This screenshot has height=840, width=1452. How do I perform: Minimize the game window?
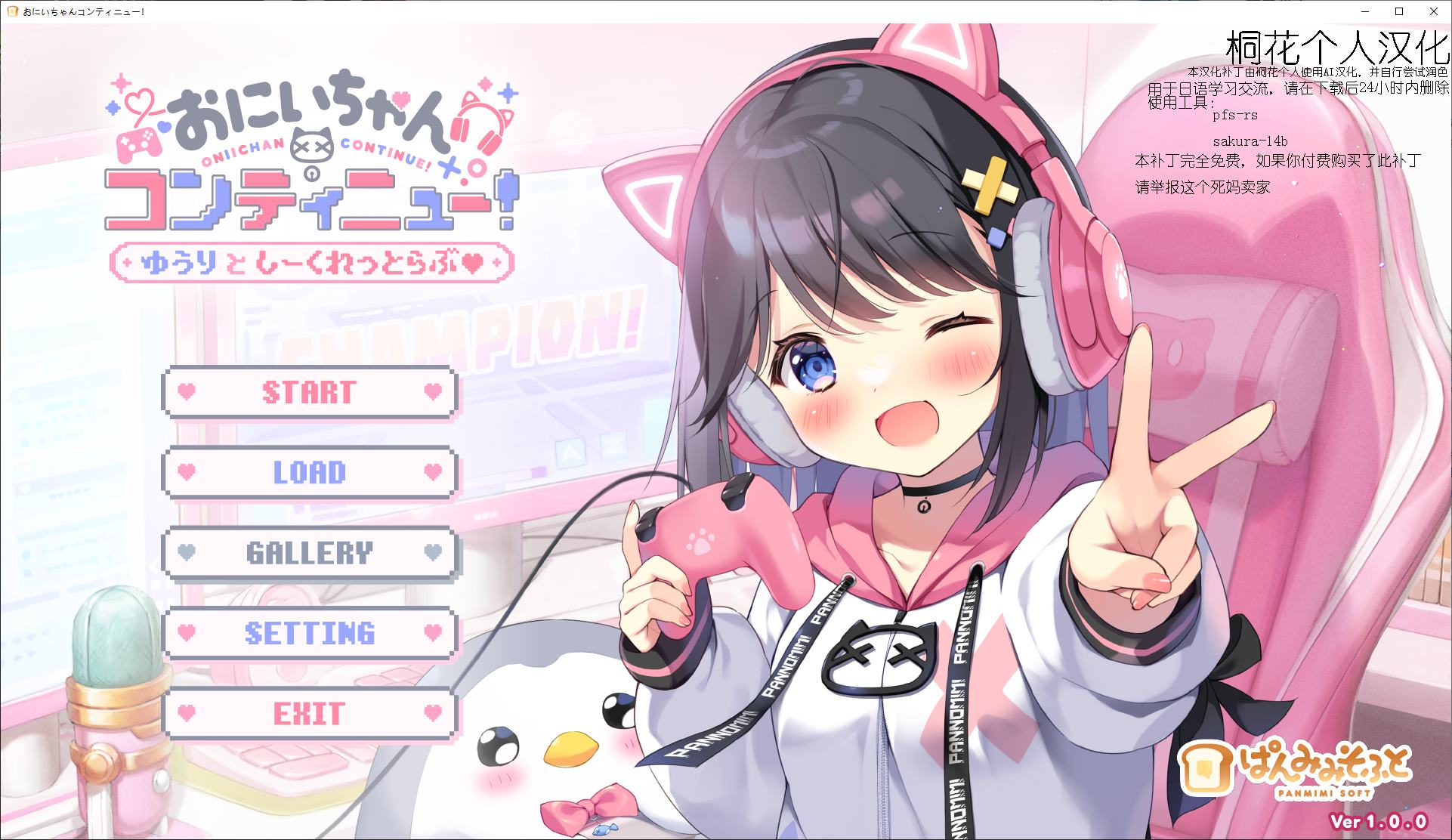pyautogui.click(x=1364, y=12)
